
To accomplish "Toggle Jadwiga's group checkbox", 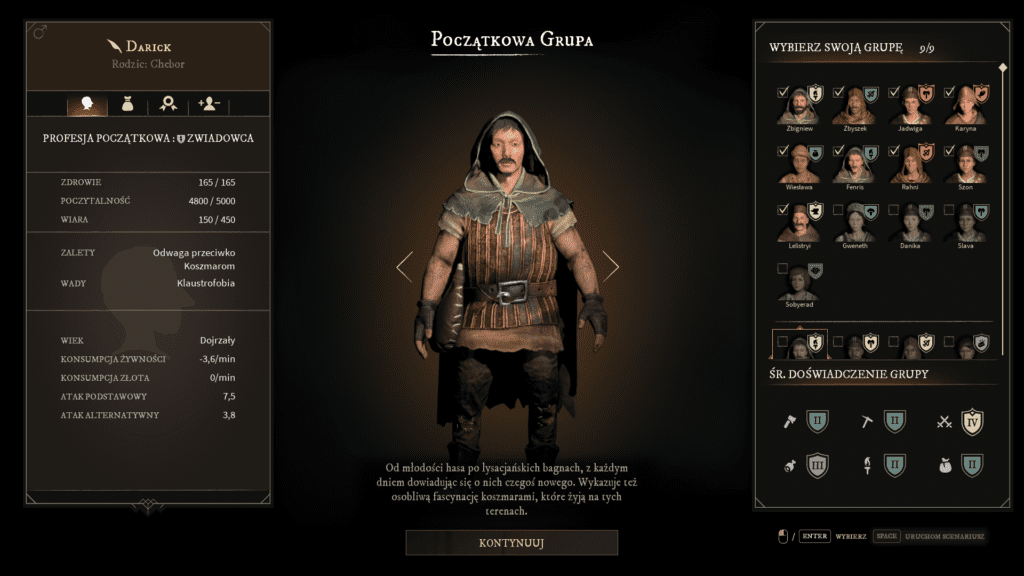I will click(895, 92).
